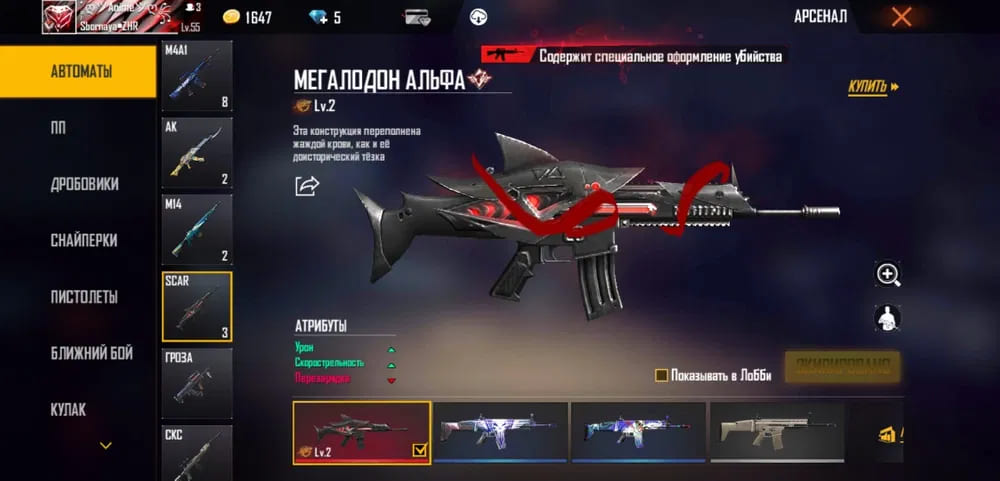Share the Мегалодон Альфа skin
Image resolution: width=1000 pixels, height=481 pixels.
(306, 185)
